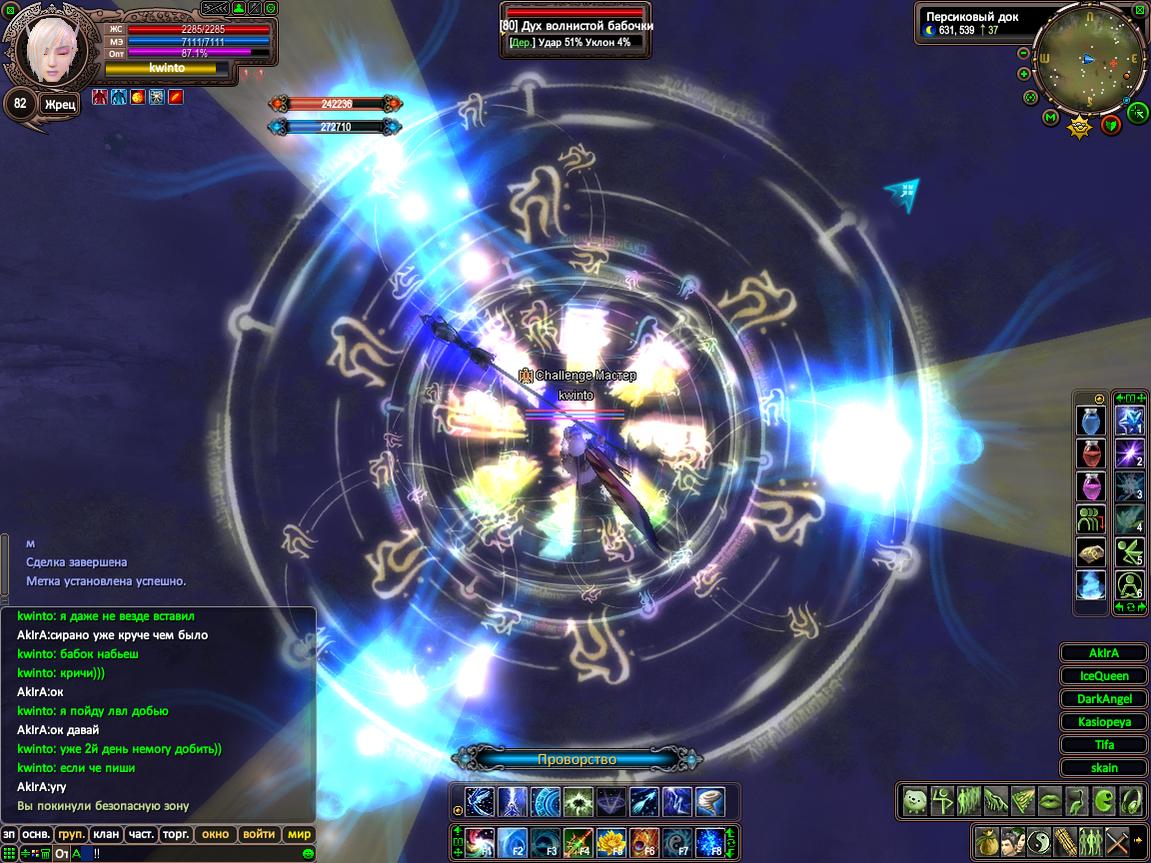Click the green lips kiss emote
The height and width of the screenshot is (863, 1151).
pos(1049,801)
